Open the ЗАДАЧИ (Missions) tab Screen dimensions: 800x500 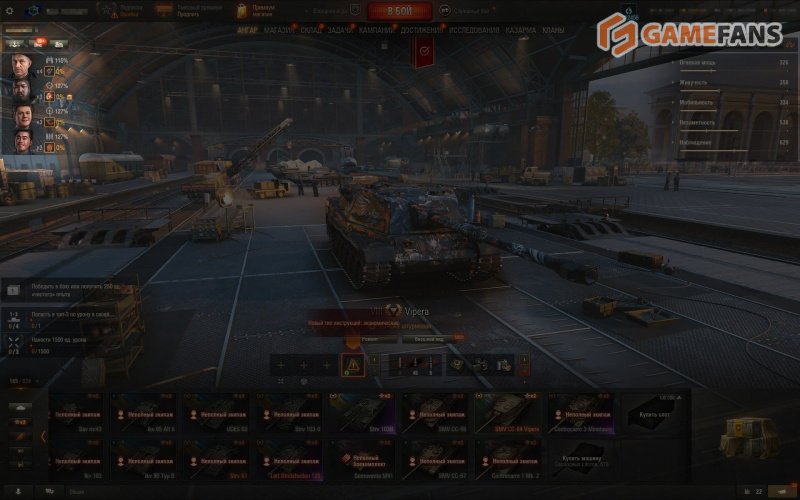click(x=342, y=31)
